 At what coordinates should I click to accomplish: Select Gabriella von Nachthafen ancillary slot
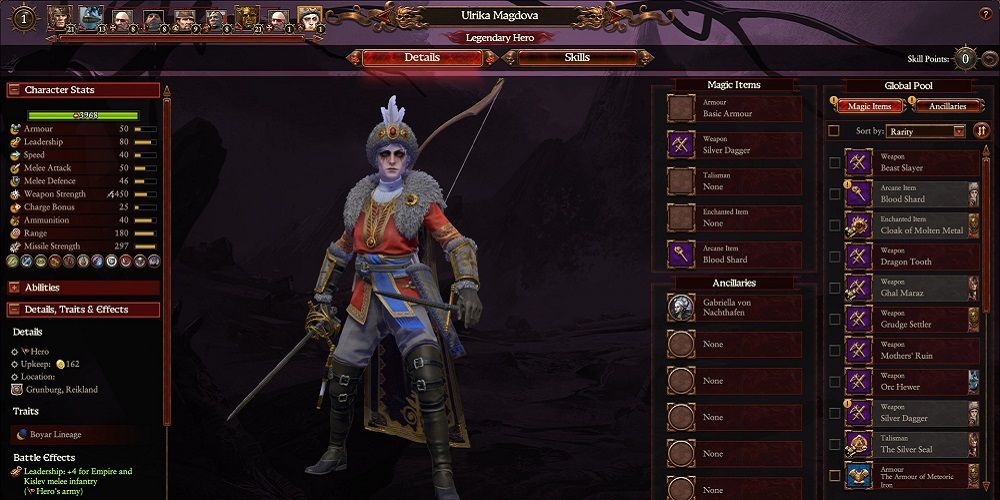click(734, 308)
